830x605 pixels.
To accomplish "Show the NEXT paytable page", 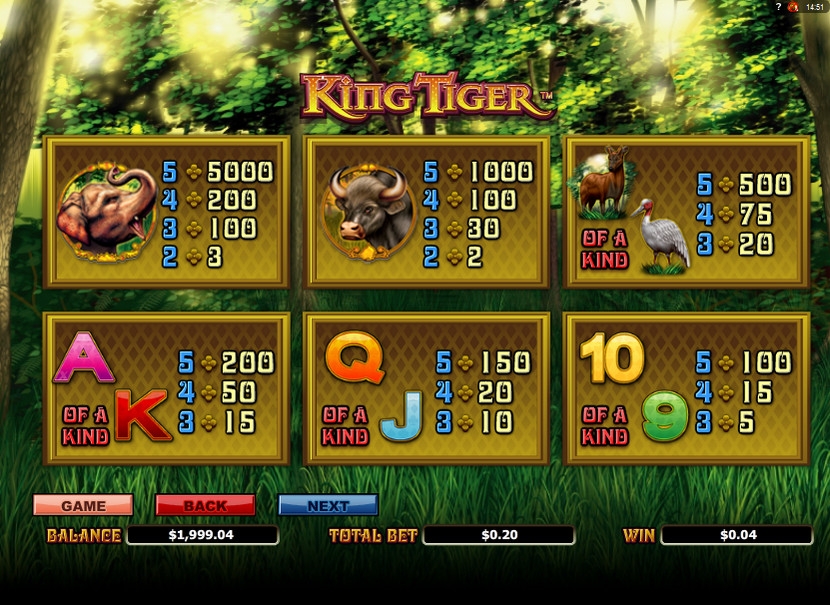I will [328, 505].
